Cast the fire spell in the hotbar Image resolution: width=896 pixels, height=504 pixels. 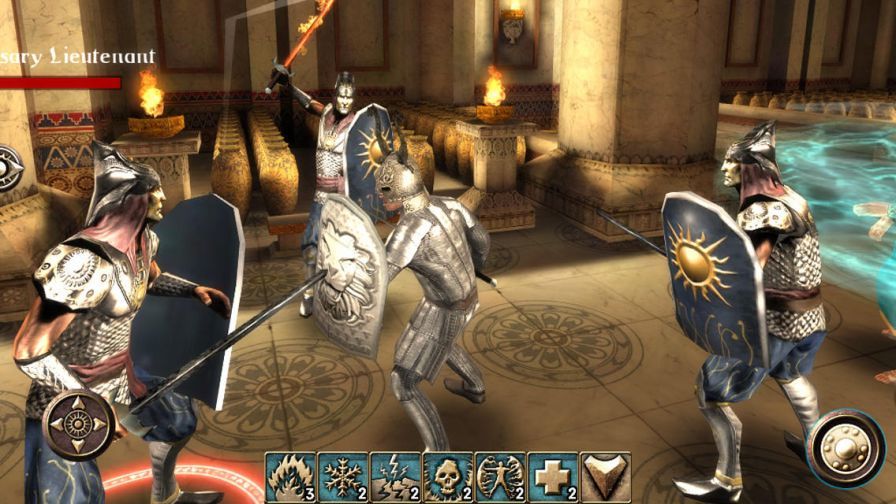click(291, 477)
